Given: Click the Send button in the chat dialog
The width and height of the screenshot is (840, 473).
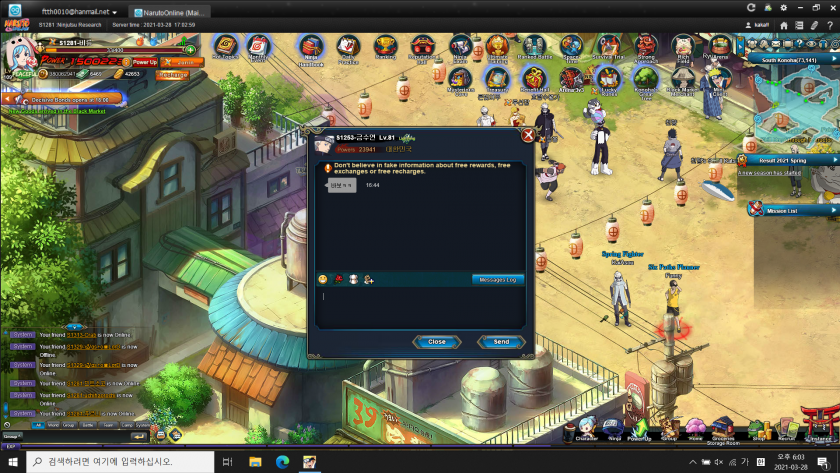Looking at the screenshot, I should (x=501, y=342).
